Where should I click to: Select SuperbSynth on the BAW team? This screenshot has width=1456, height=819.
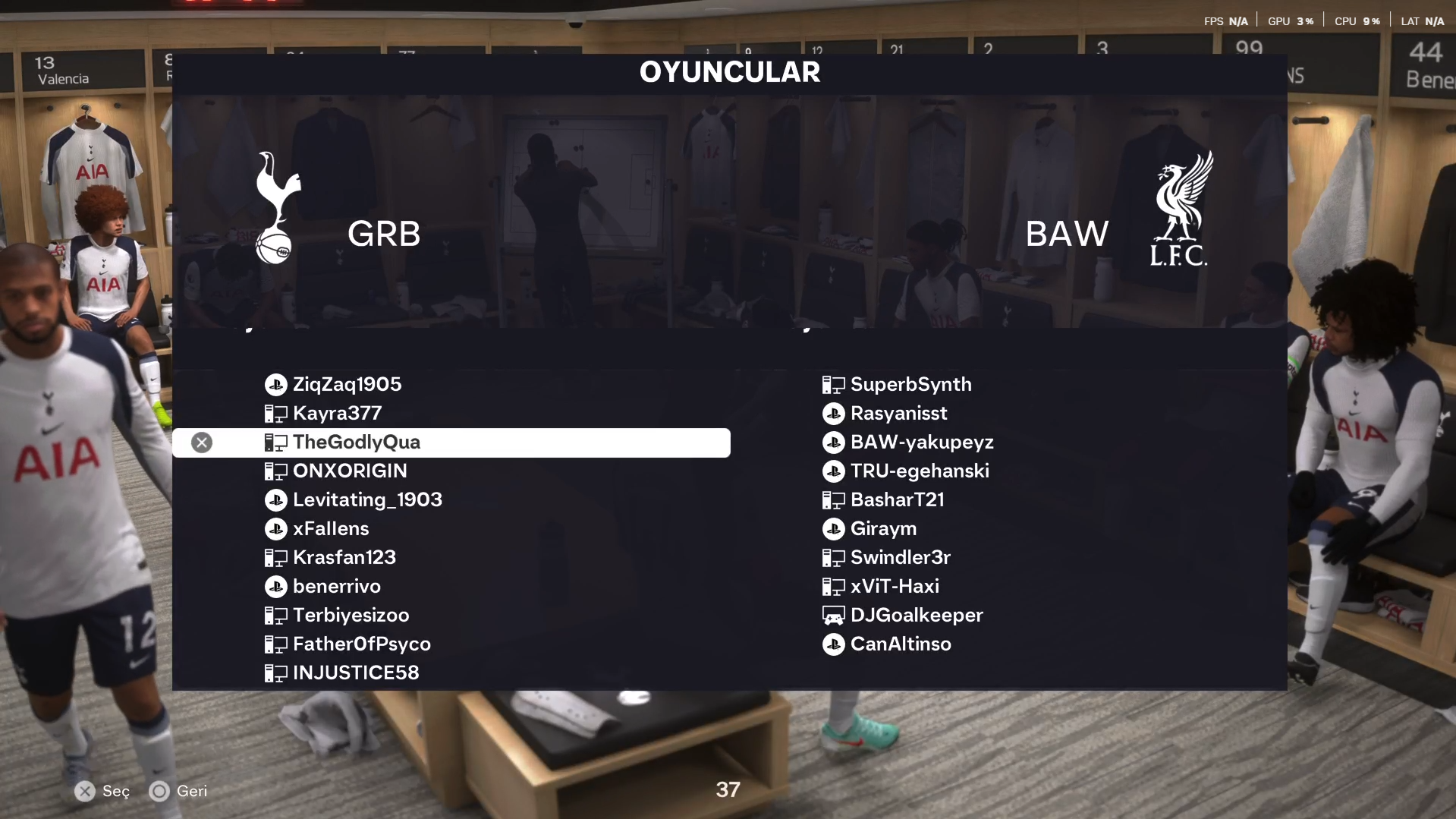910,385
